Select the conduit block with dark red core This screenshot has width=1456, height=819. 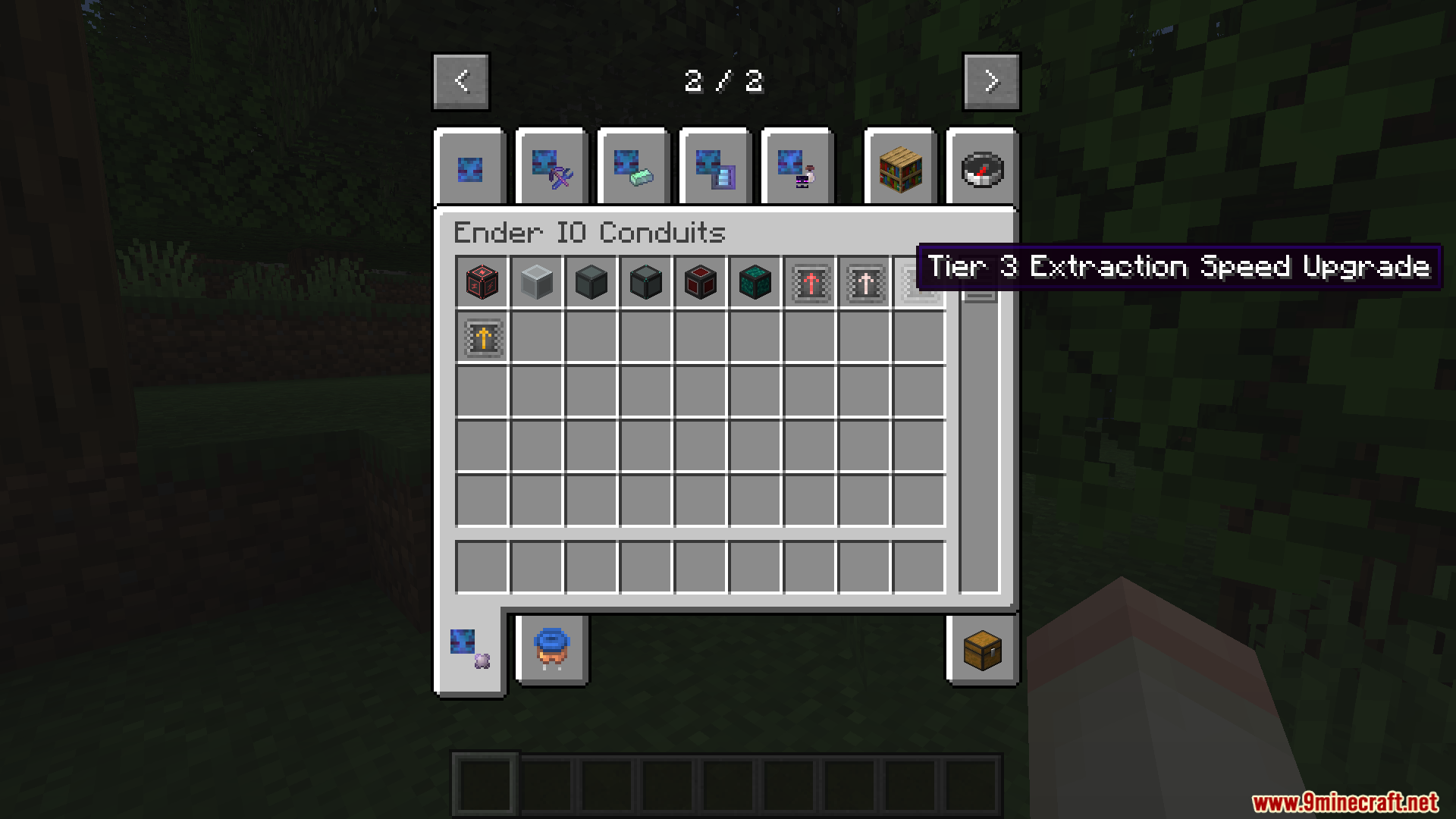pyautogui.click(x=700, y=282)
